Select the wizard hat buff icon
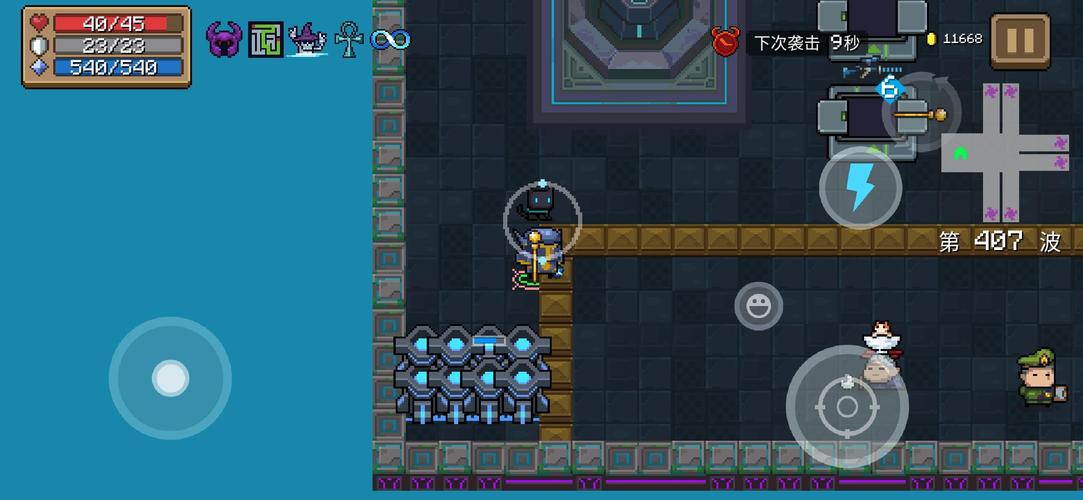The height and width of the screenshot is (500, 1083). pos(308,40)
